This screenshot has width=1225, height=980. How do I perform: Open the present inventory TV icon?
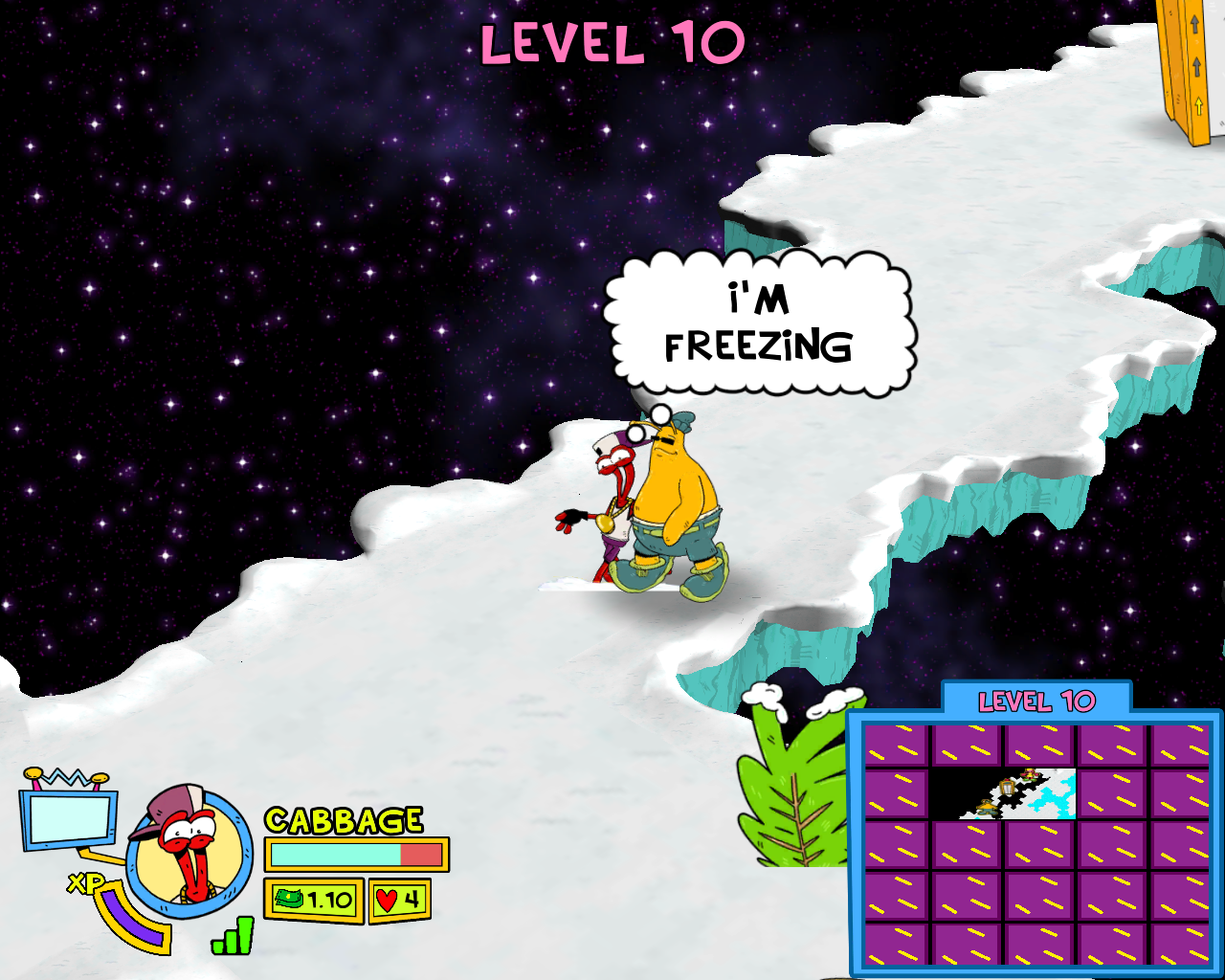click(x=67, y=816)
